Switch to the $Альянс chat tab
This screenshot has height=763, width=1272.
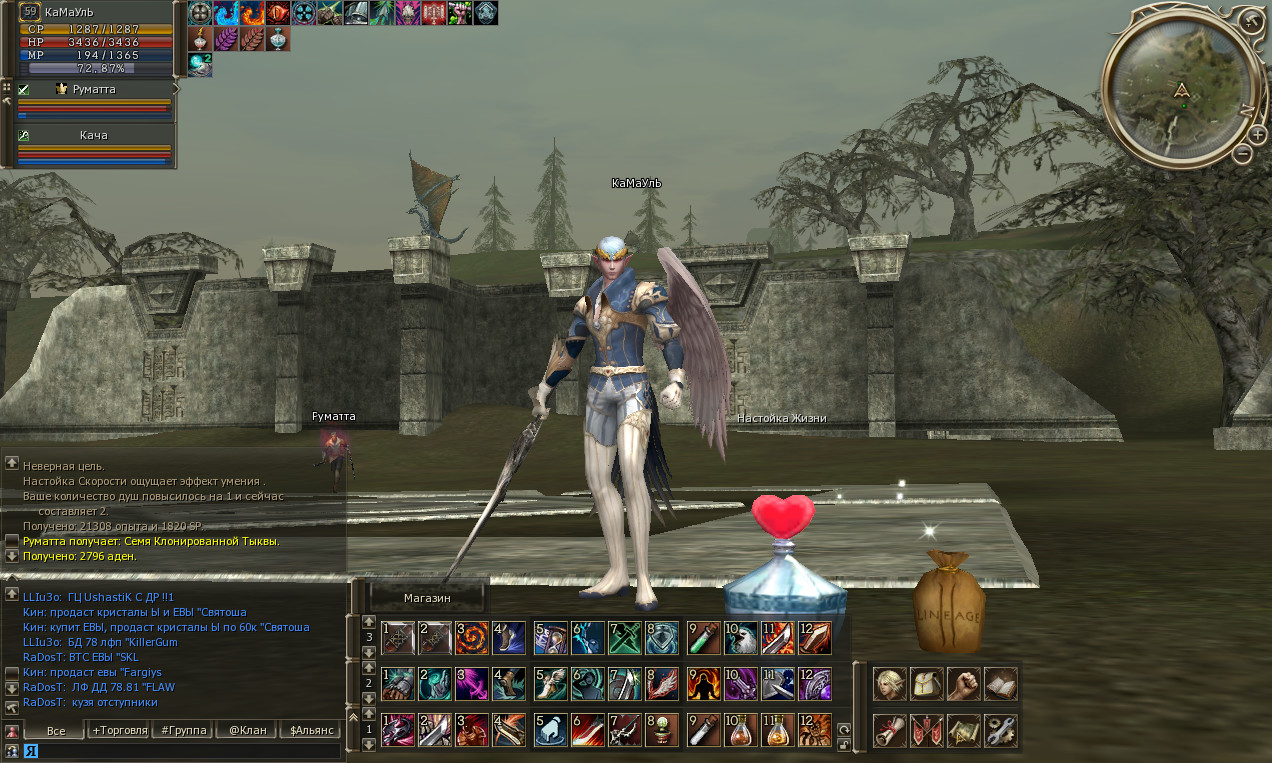tap(310, 730)
